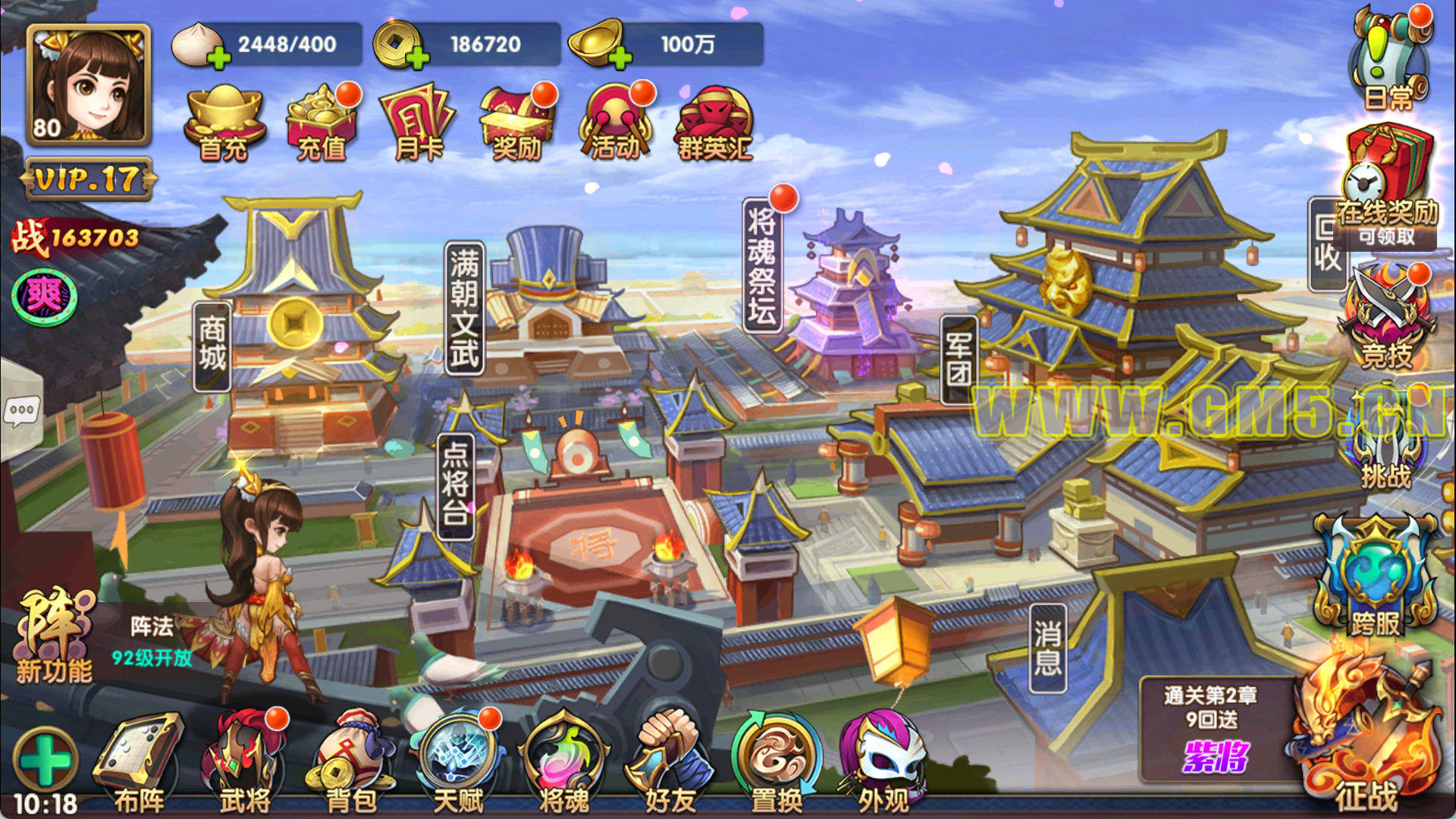This screenshot has height=819, width=1456.
Task: Show the 活动 events menu
Action: (615, 123)
